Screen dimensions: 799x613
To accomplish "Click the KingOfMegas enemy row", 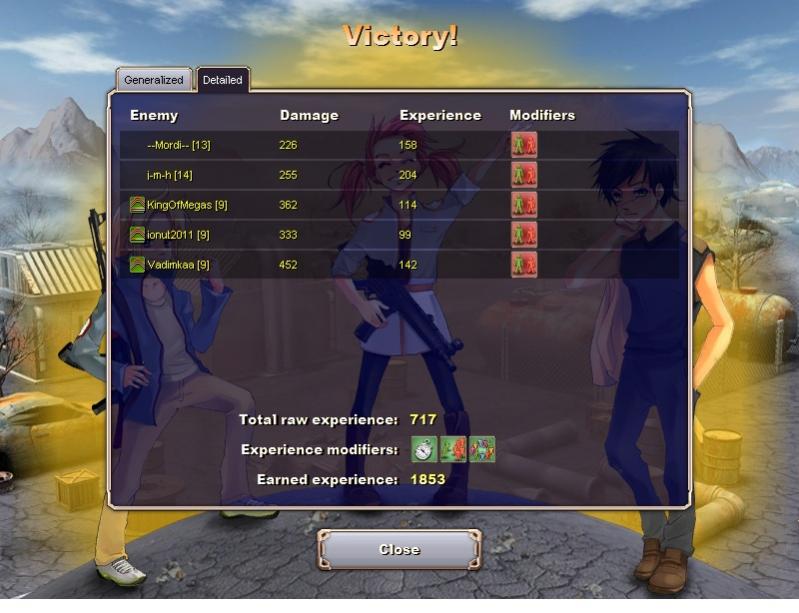I will coord(186,205).
